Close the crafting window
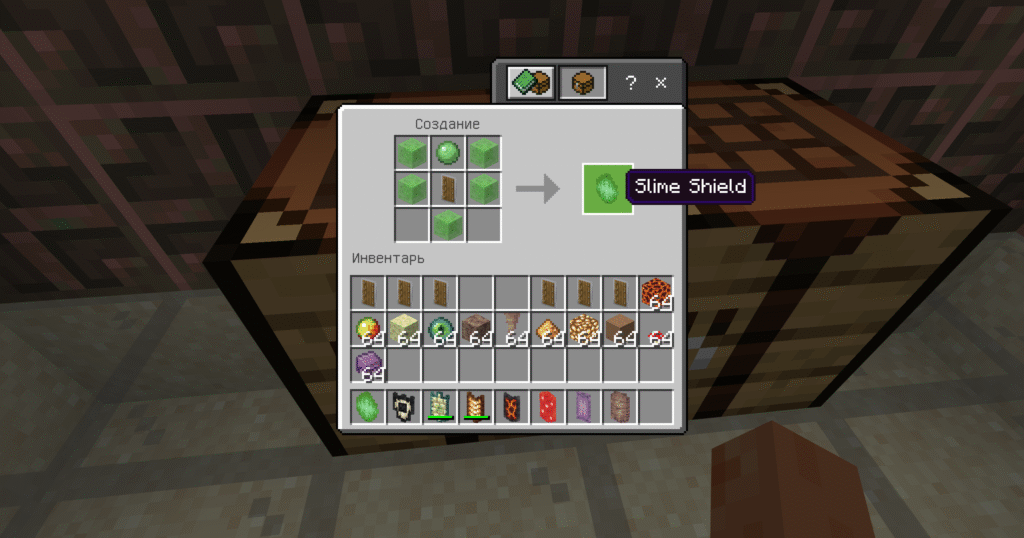1024x538 pixels. click(x=661, y=84)
